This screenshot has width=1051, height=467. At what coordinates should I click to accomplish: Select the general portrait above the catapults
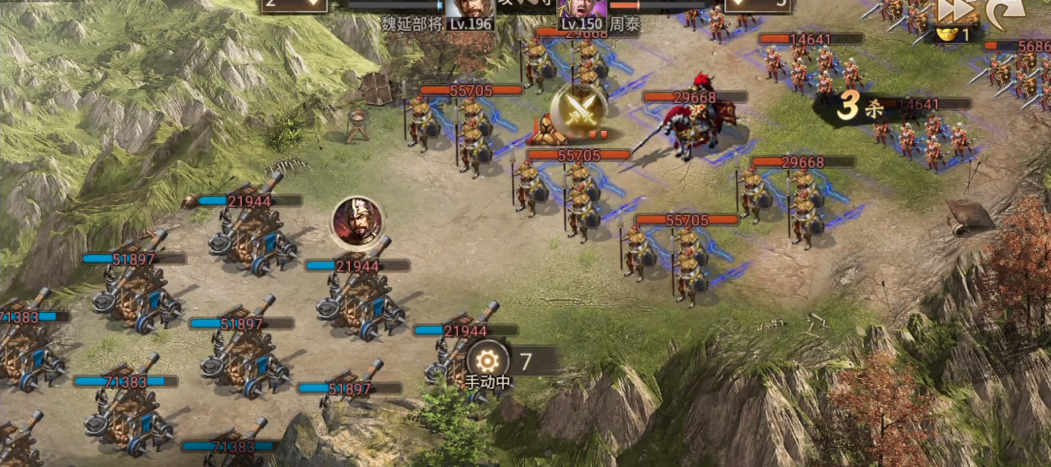click(x=356, y=221)
